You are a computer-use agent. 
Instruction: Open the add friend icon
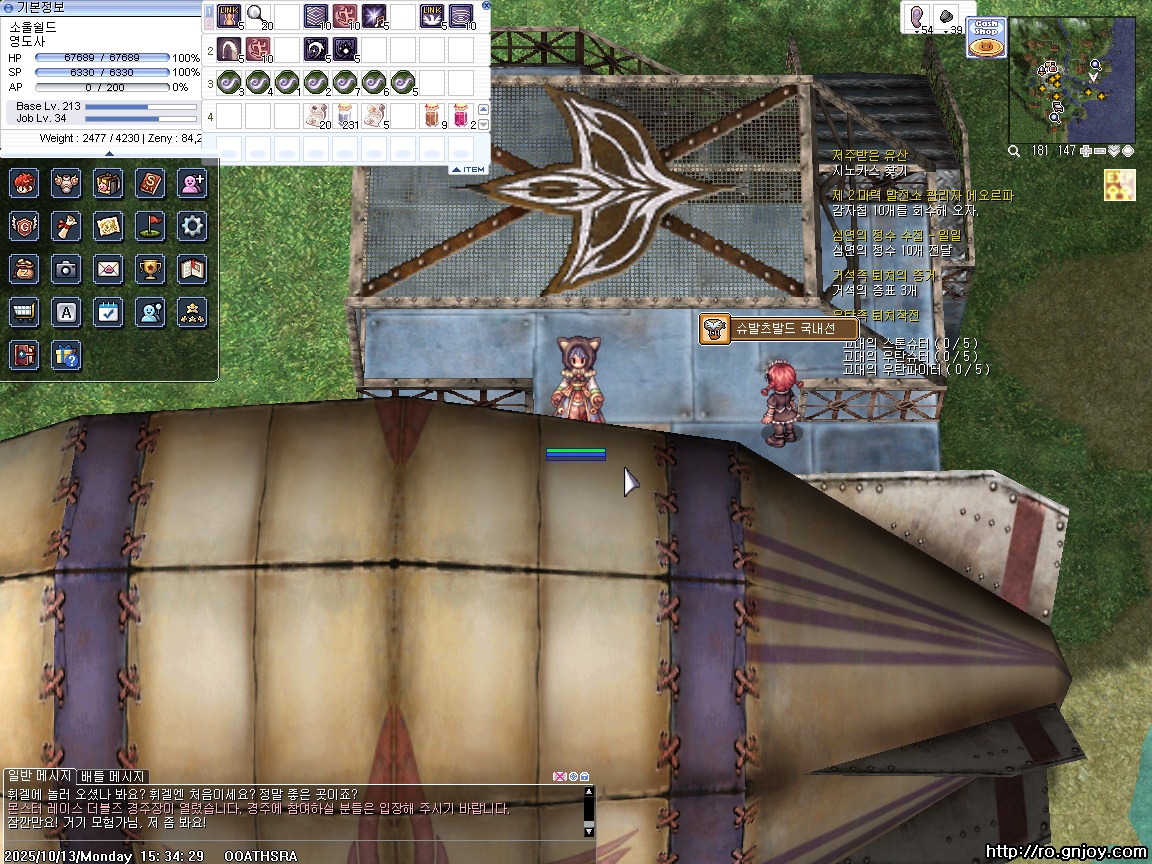[x=192, y=183]
